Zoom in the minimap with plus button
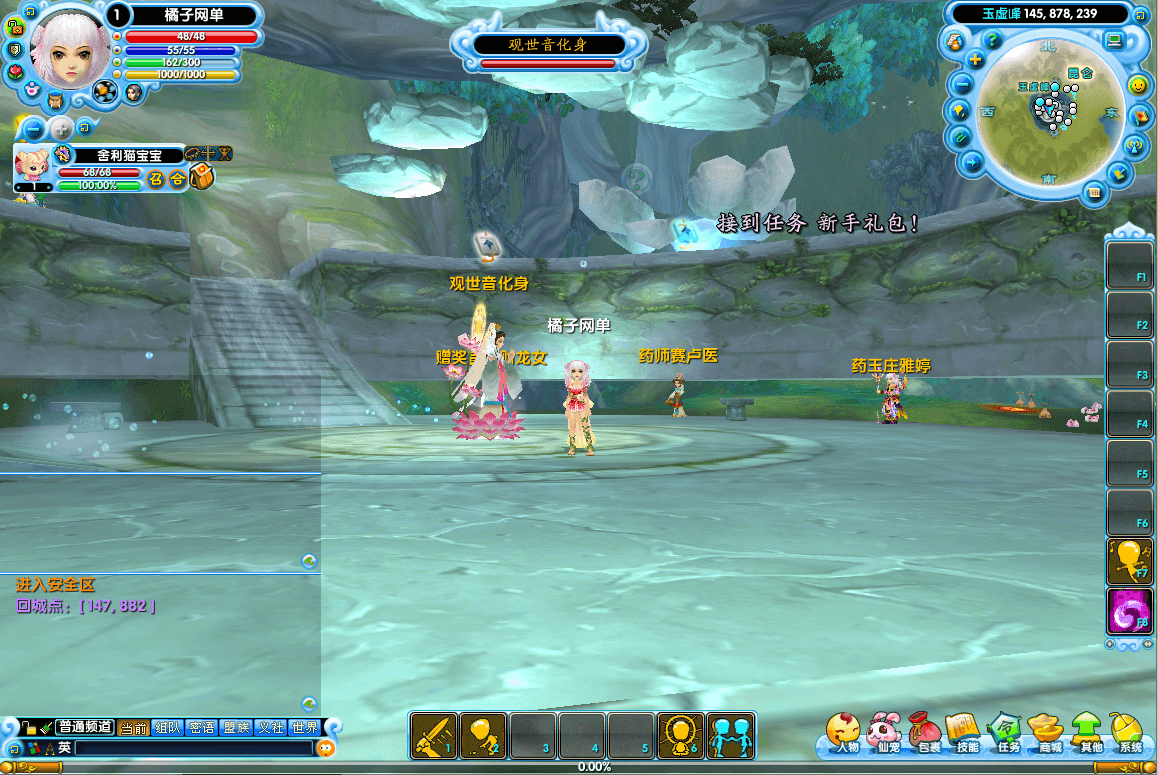The image size is (1158, 775). tap(976, 60)
